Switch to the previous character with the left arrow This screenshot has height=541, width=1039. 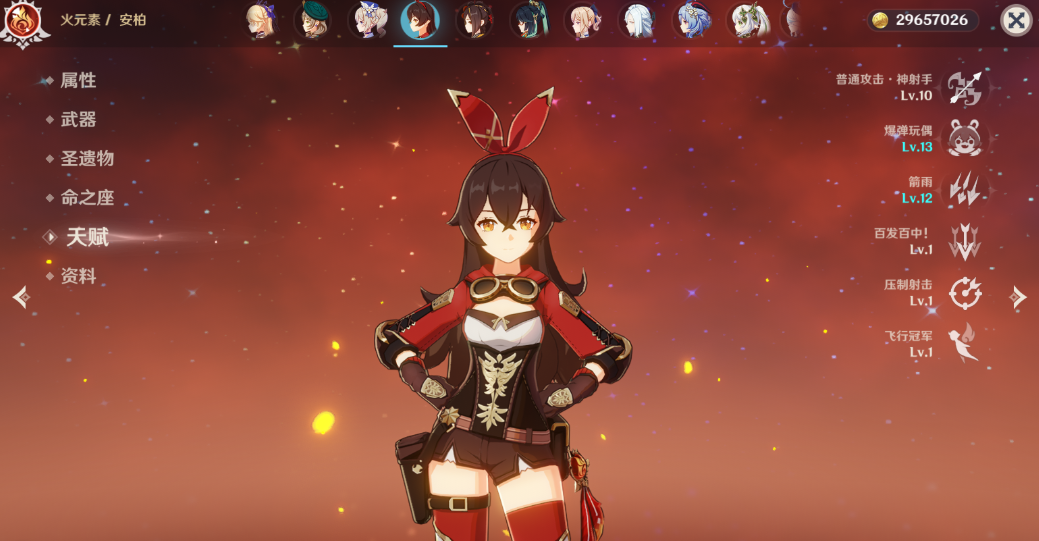[x=21, y=296]
